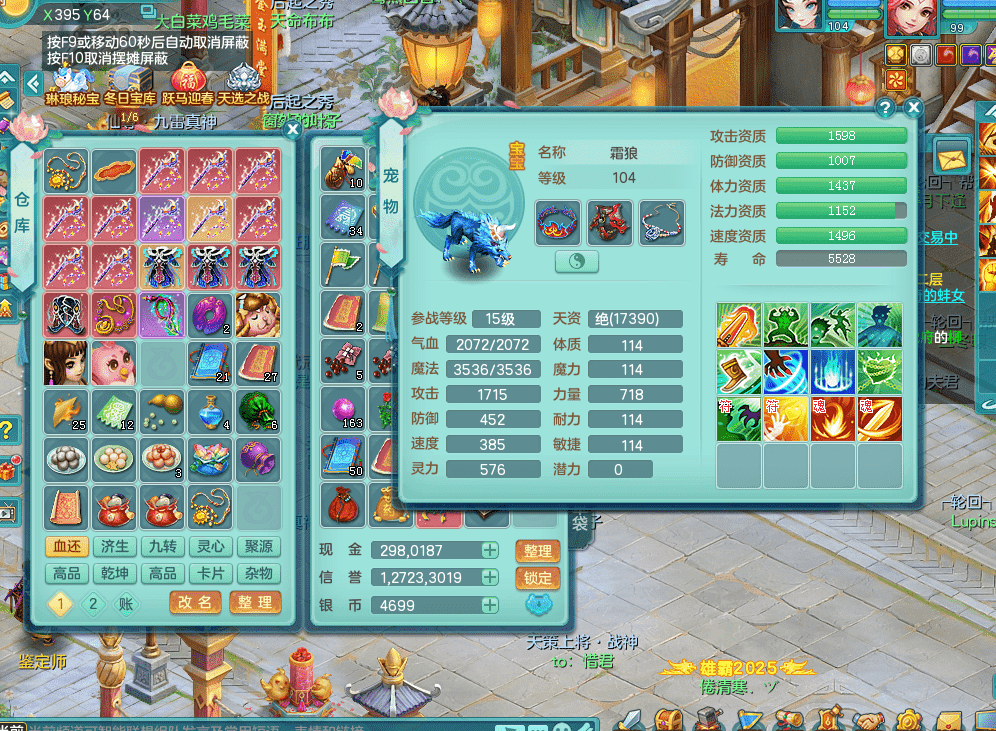Toggle the yin-yang button under pet equipment
996x731 pixels.
click(x=576, y=261)
